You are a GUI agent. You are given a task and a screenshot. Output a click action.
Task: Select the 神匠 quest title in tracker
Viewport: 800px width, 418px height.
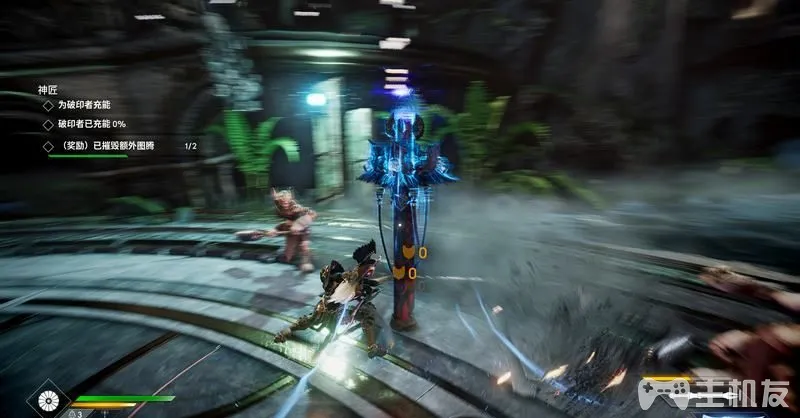point(48,89)
